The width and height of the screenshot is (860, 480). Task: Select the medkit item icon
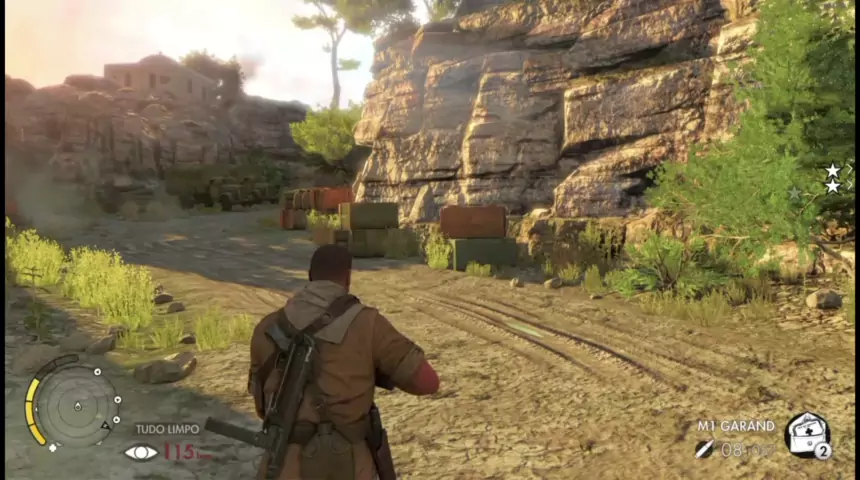[806, 434]
